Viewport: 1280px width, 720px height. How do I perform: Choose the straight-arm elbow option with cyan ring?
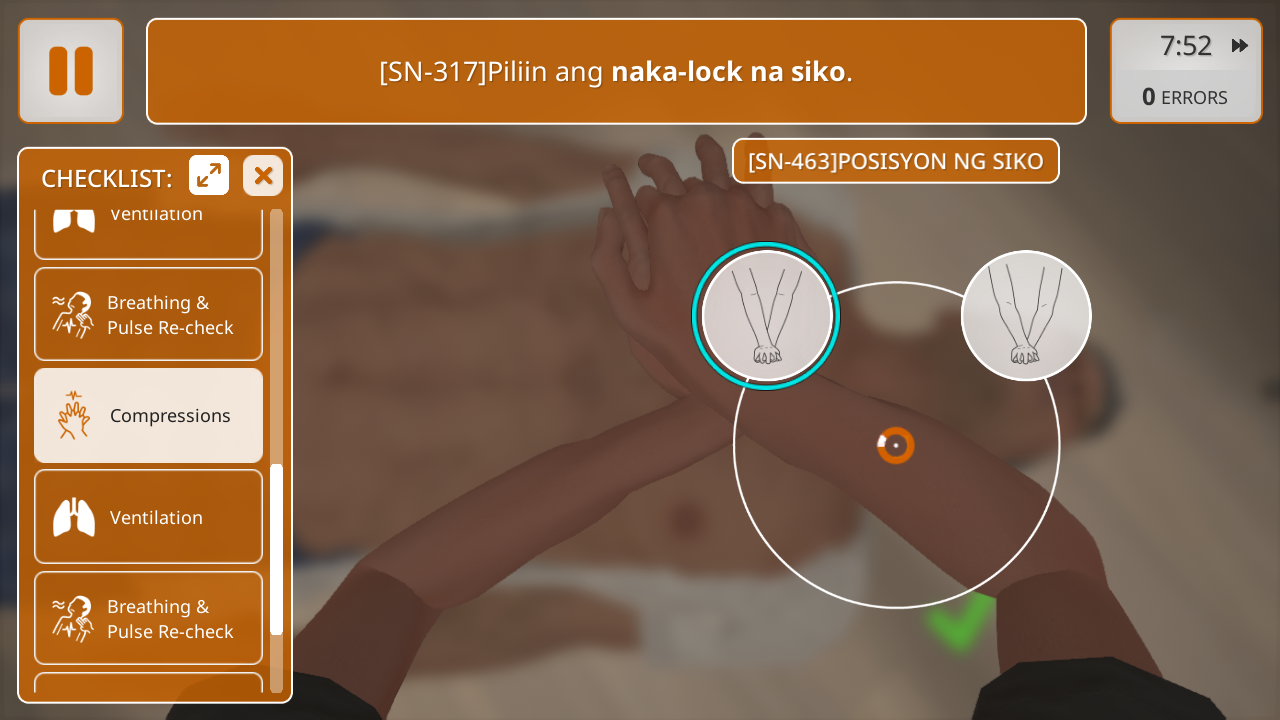(767, 316)
